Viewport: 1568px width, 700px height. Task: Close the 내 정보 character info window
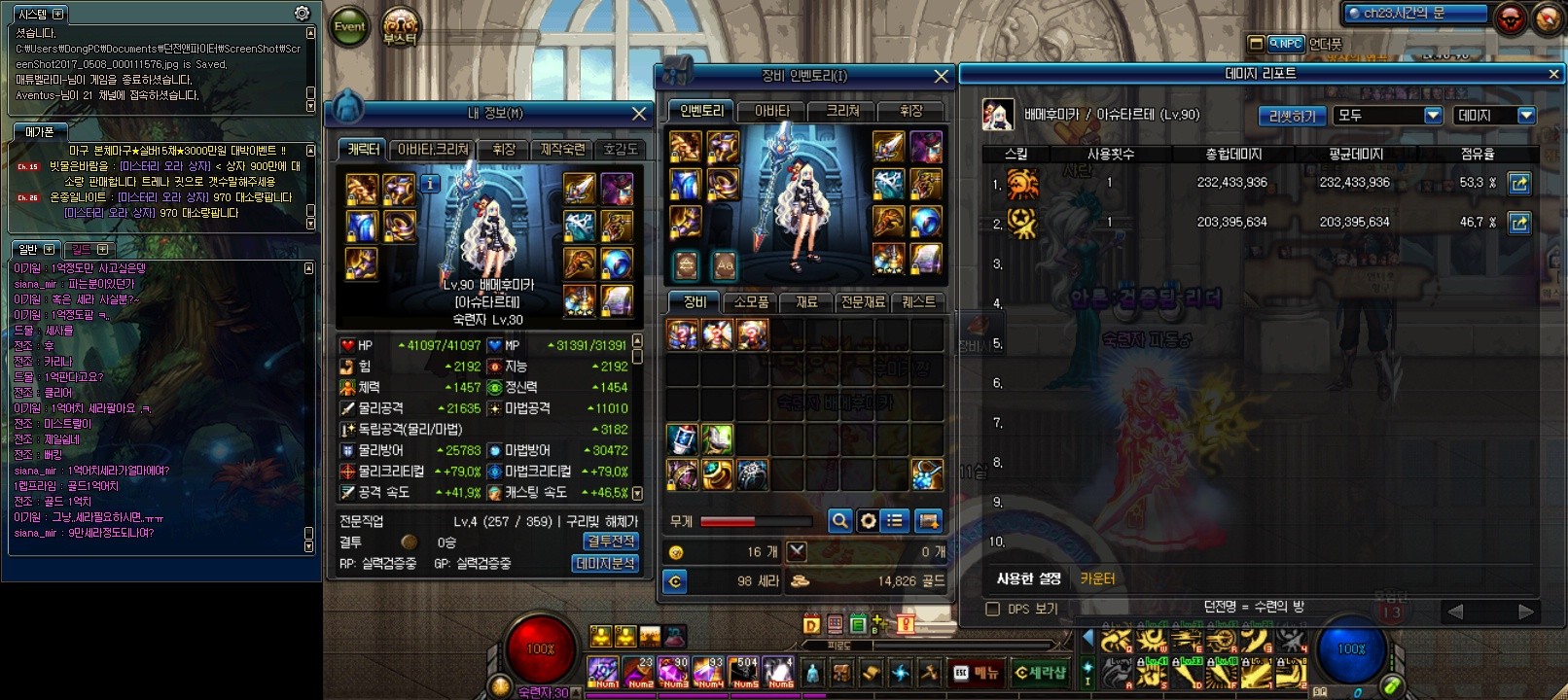point(639,114)
